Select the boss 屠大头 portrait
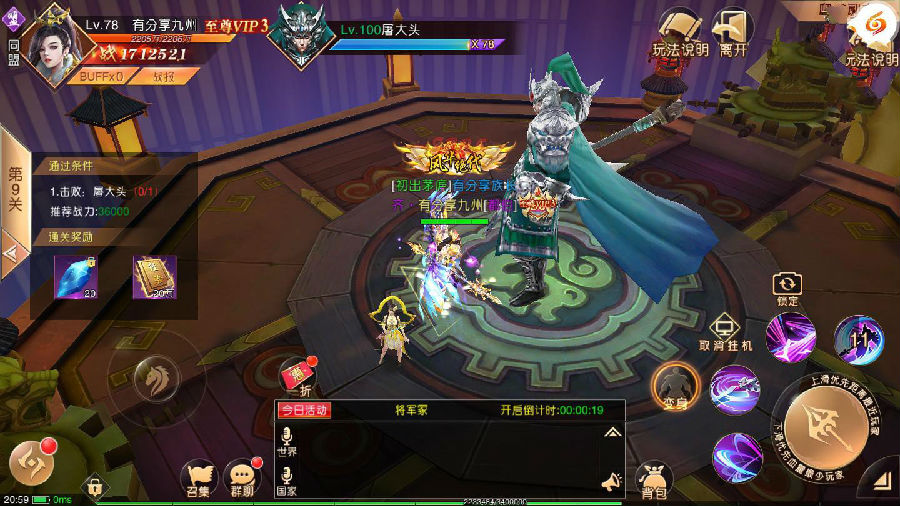 pyautogui.click(x=300, y=36)
